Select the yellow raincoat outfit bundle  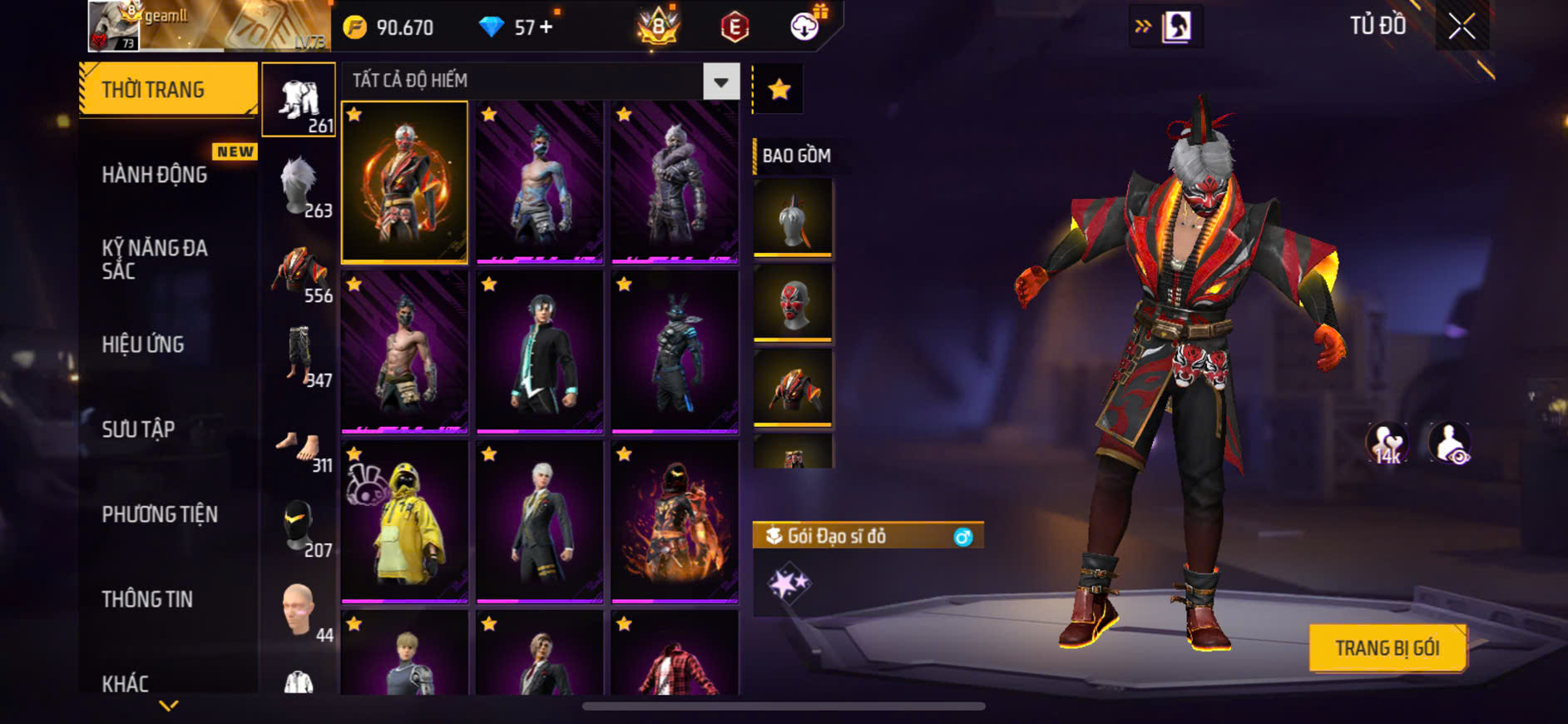[405, 522]
